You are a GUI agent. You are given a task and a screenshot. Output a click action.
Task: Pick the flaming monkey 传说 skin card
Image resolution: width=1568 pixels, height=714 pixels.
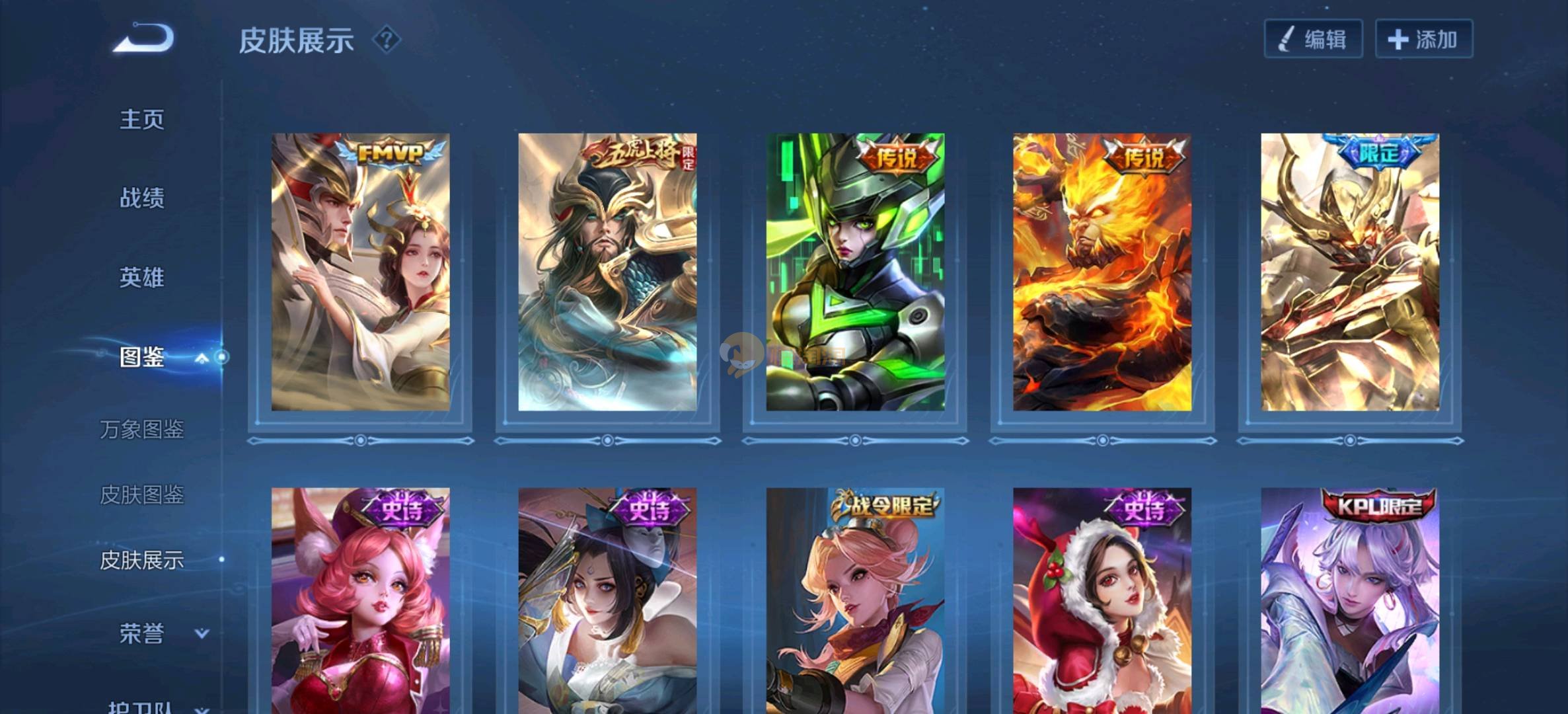coord(1102,272)
